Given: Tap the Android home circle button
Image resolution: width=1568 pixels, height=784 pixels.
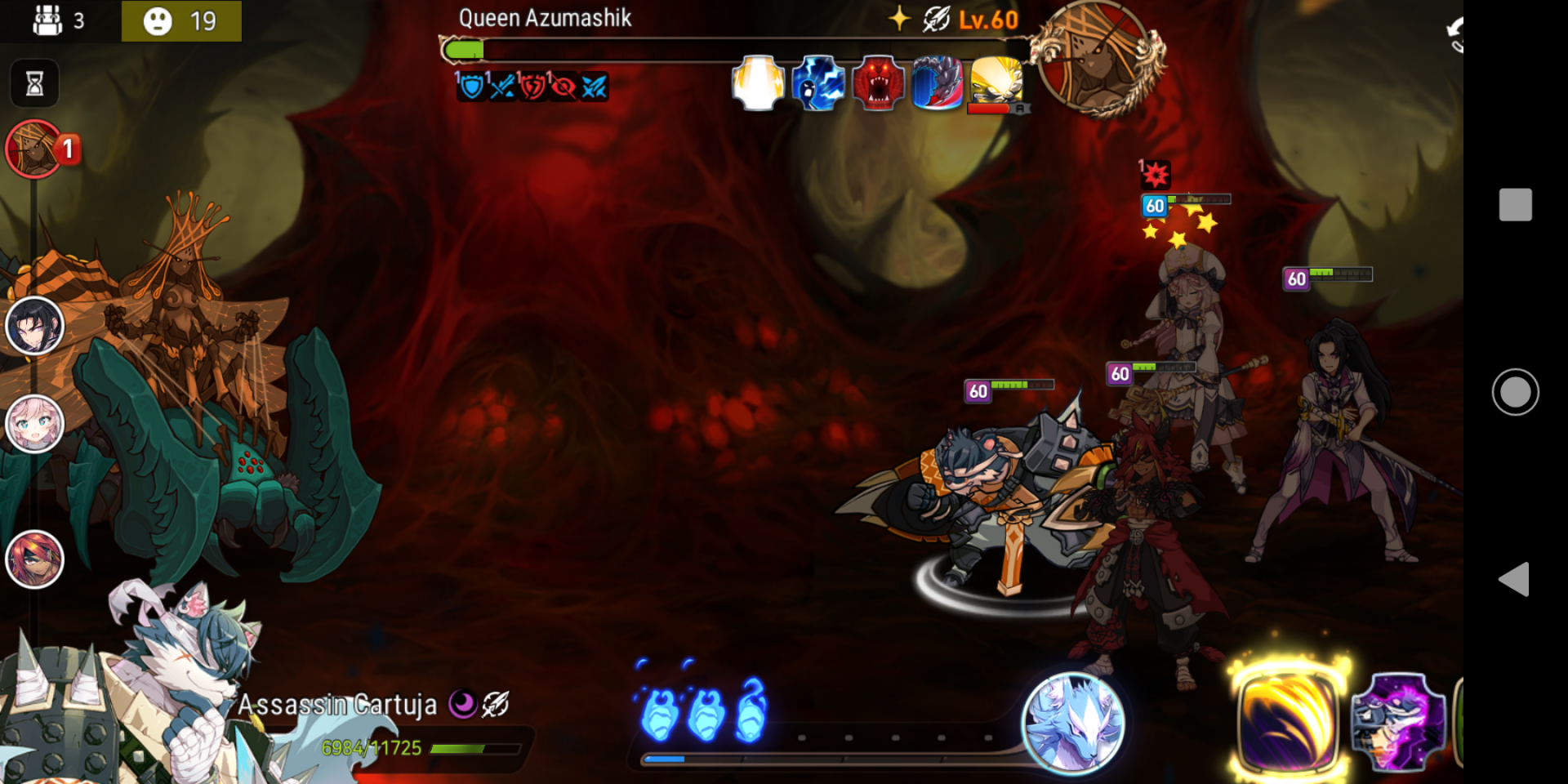Looking at the screenshot, I should pyautogui.click(x=1515, y=392).
